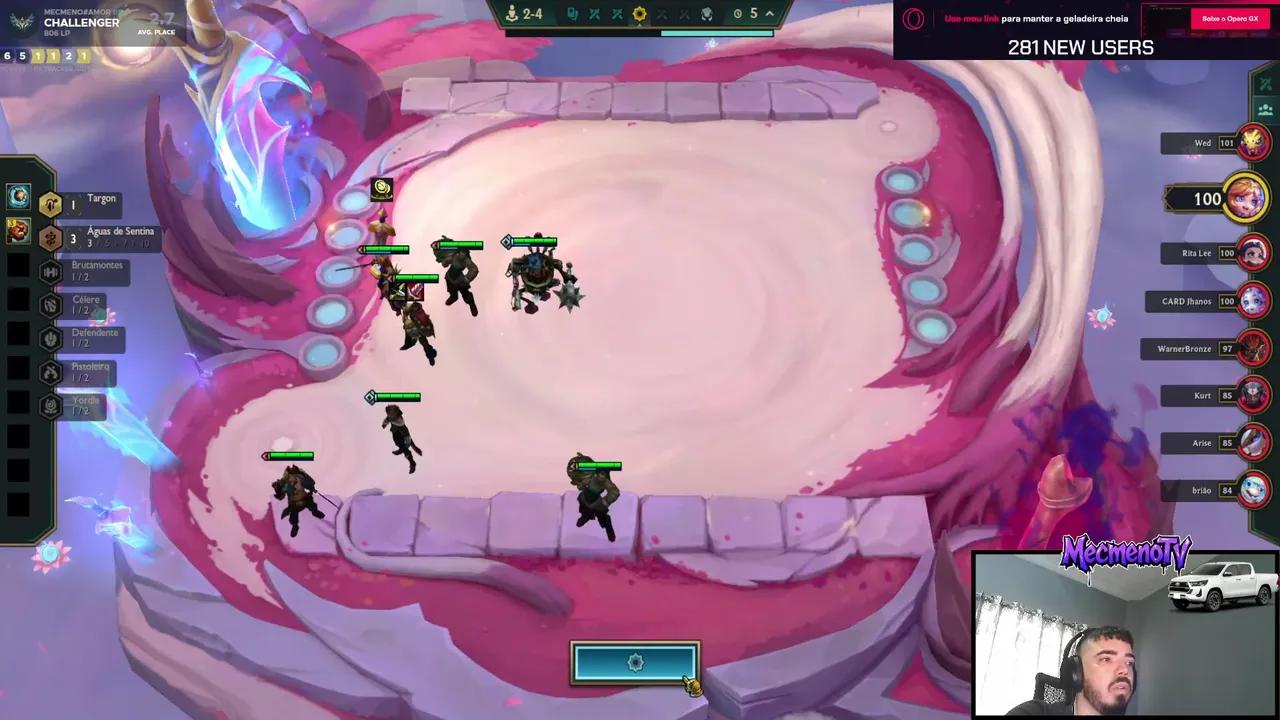Click the Águas de Sentina trait icon
1280x720 pixels.
(x=50, y=238)
